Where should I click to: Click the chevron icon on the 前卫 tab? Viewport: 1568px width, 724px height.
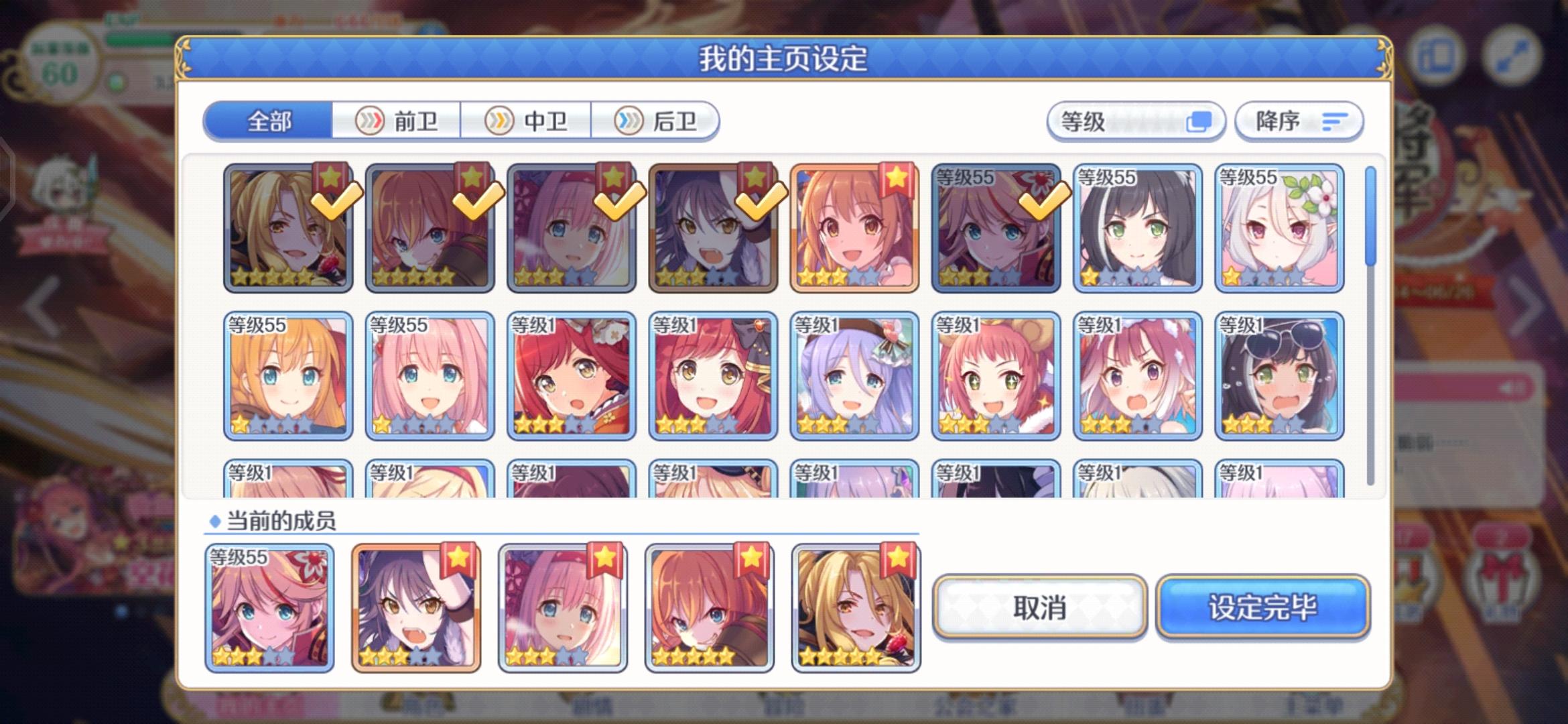(x=370, y=121)
